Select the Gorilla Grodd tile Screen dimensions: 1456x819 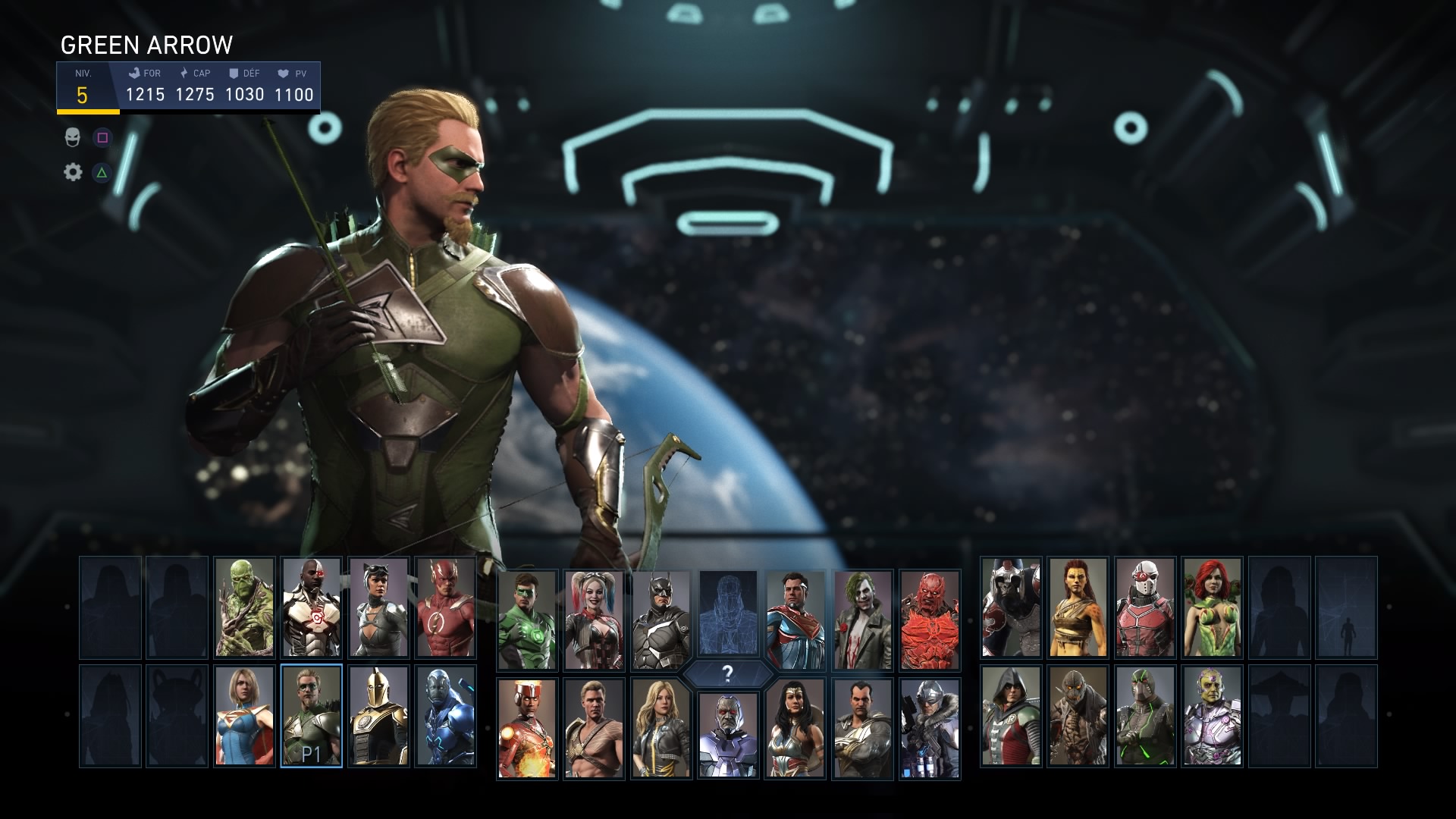(x=1011, y=607)
